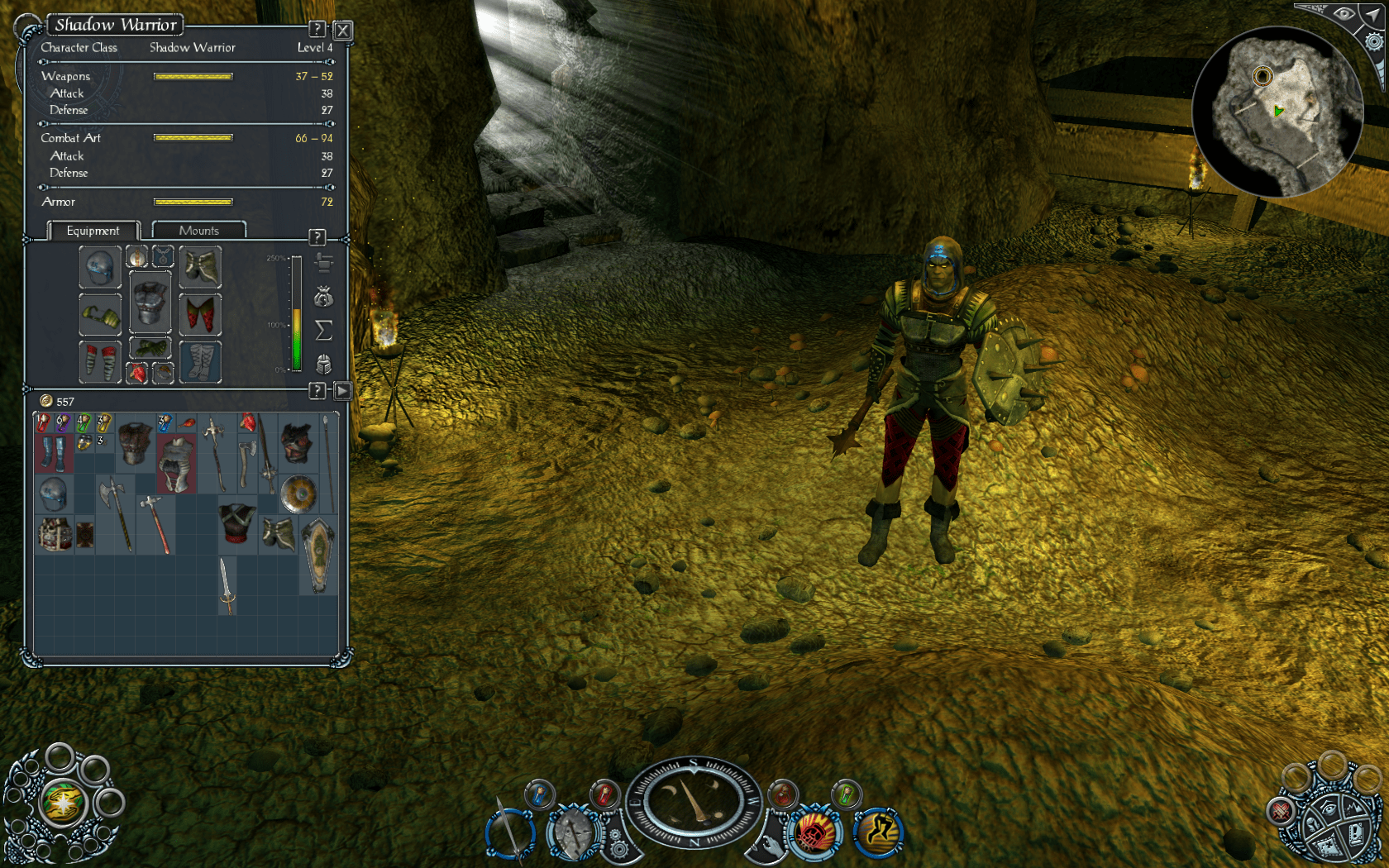This screenshot has width=1389, height=868.
Task: Expand the Weapons stat section
Action: 66,75
